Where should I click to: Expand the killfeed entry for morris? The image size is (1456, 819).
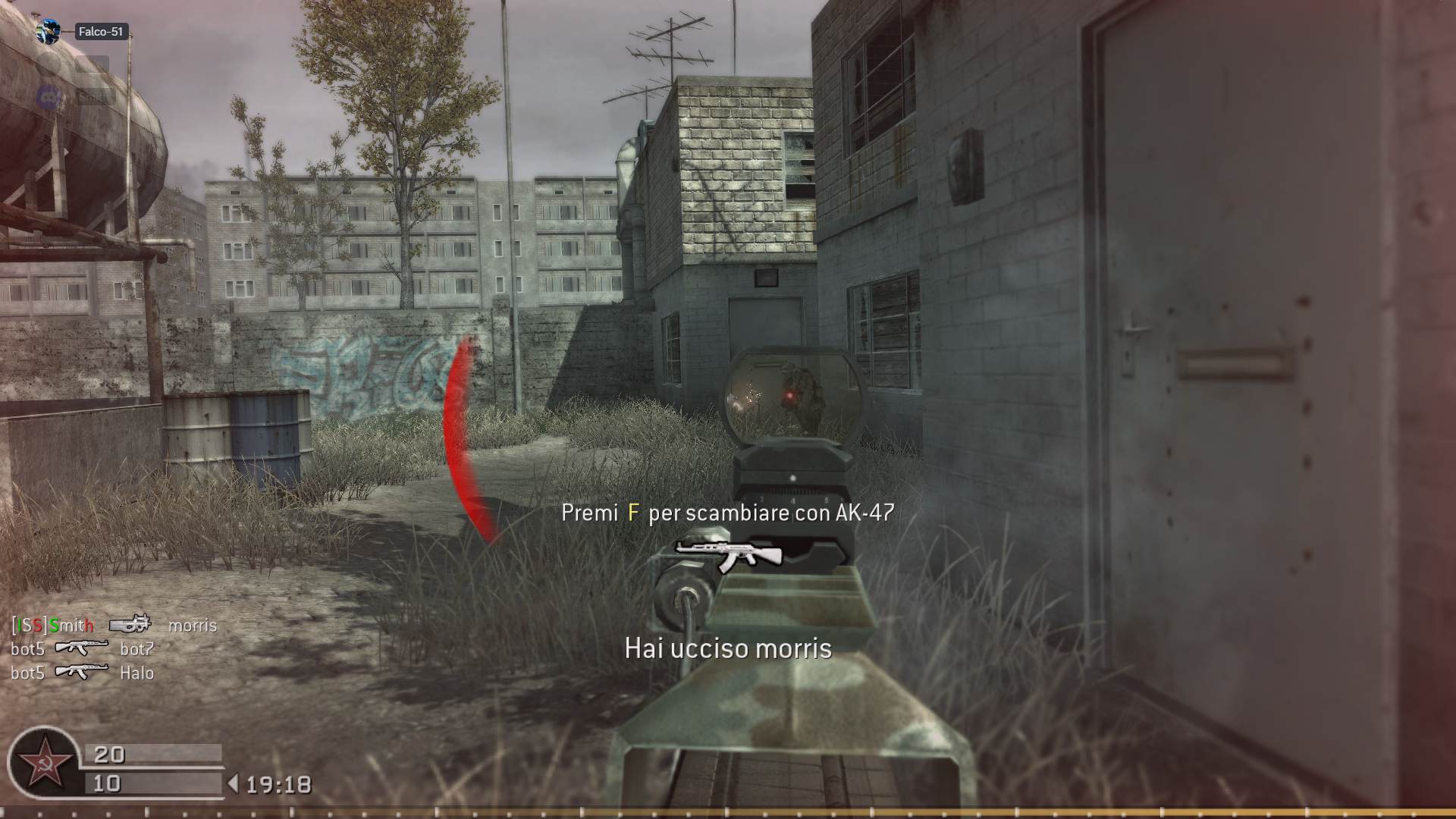tap(192, 626)
